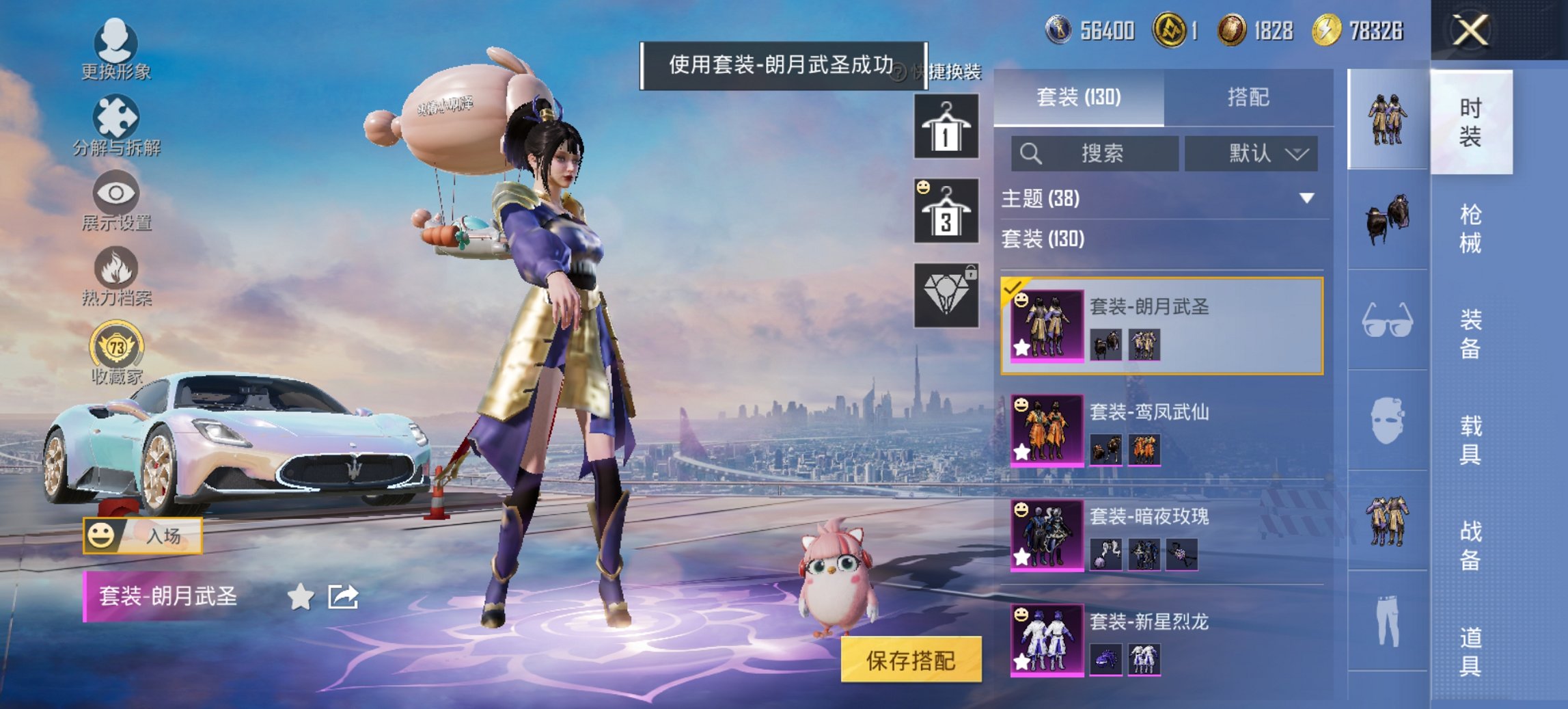Viewport: 1568px width, 709px height.
Task: Click the 搜索 search input field
Action: (1093, 152)
